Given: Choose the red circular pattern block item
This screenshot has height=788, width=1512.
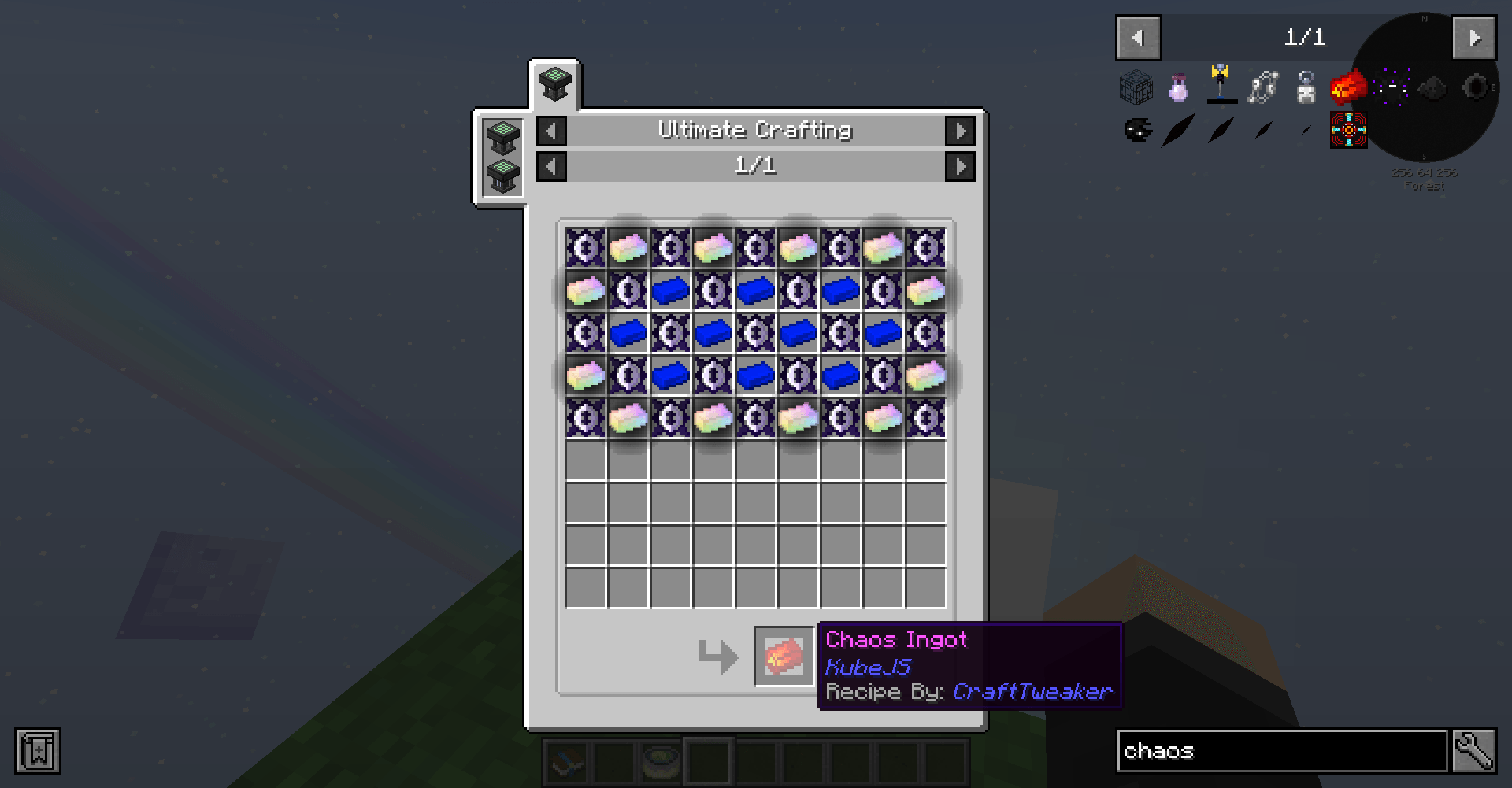Looking at the screenshot, I should (x=1348, y=130).
